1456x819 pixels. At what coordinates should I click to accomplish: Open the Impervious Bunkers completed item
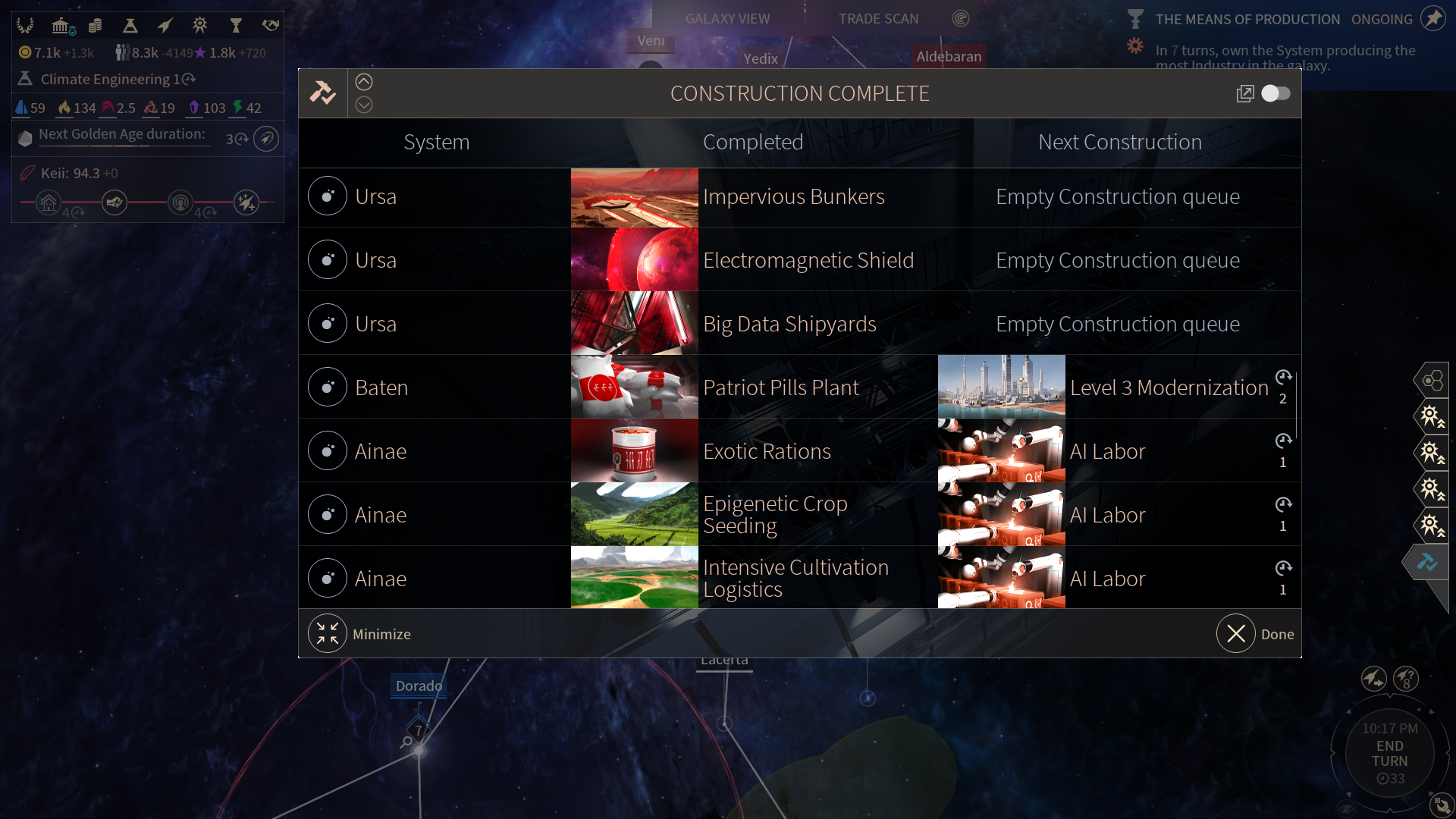(793, 197)
